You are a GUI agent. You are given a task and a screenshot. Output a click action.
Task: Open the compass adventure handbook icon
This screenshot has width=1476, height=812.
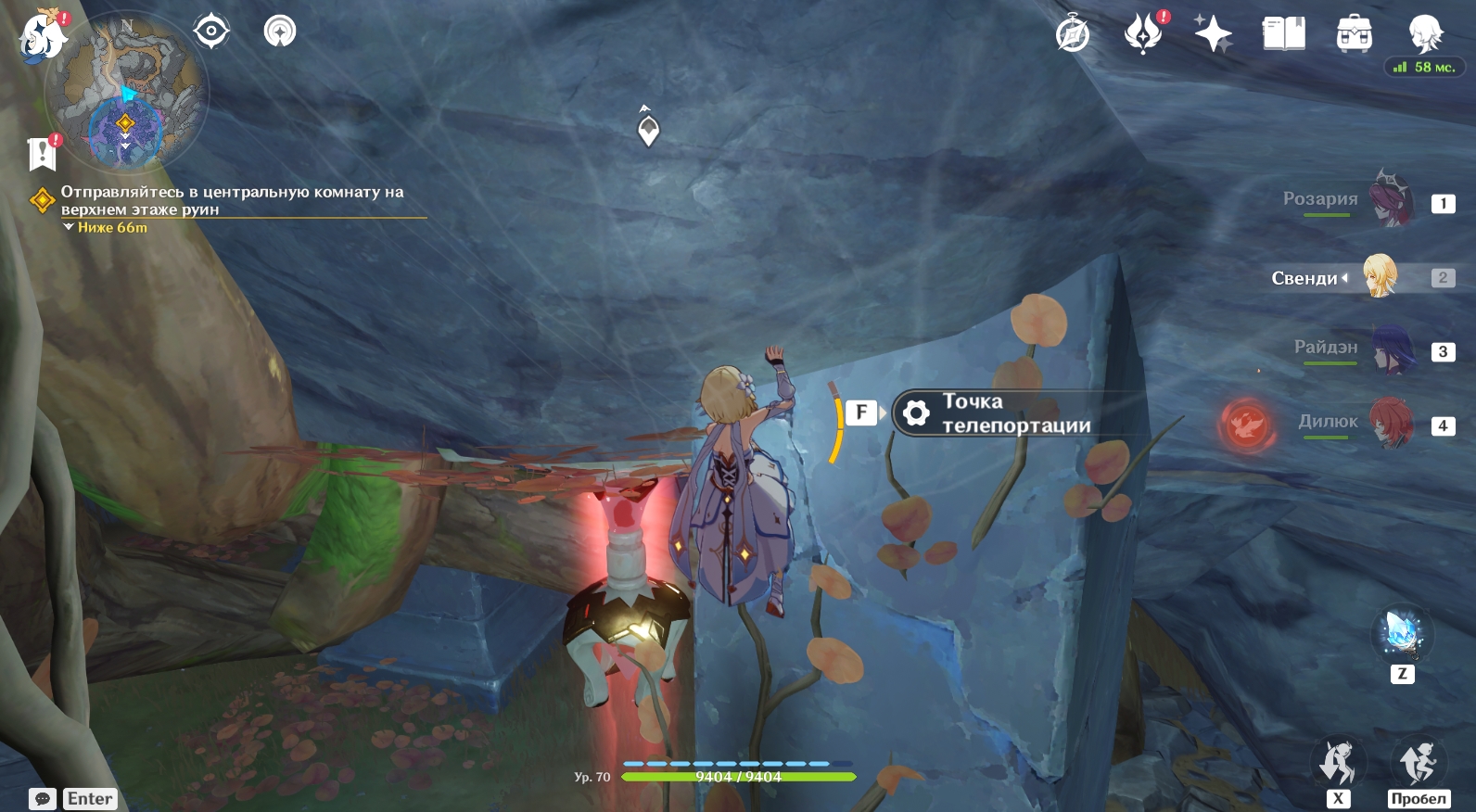click(x=1073, y=35)
